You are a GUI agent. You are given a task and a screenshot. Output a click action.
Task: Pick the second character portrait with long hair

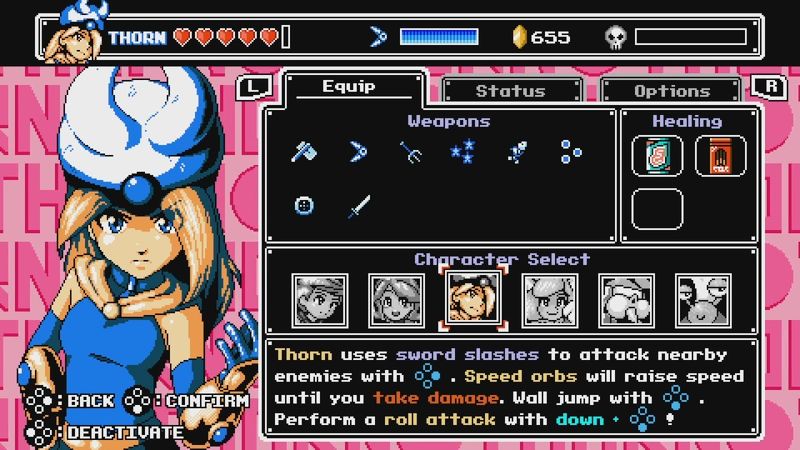[394, 299]
